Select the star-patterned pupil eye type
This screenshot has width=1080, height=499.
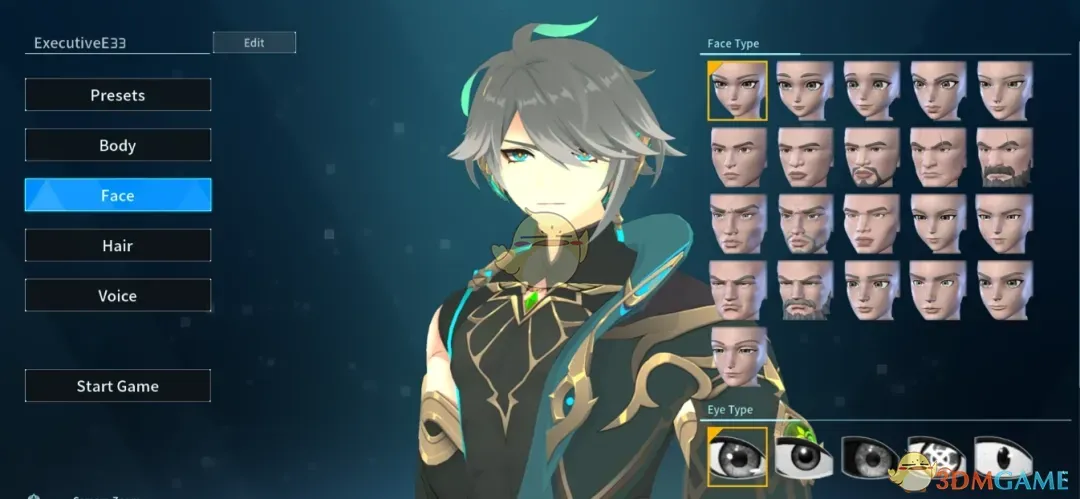937,456
